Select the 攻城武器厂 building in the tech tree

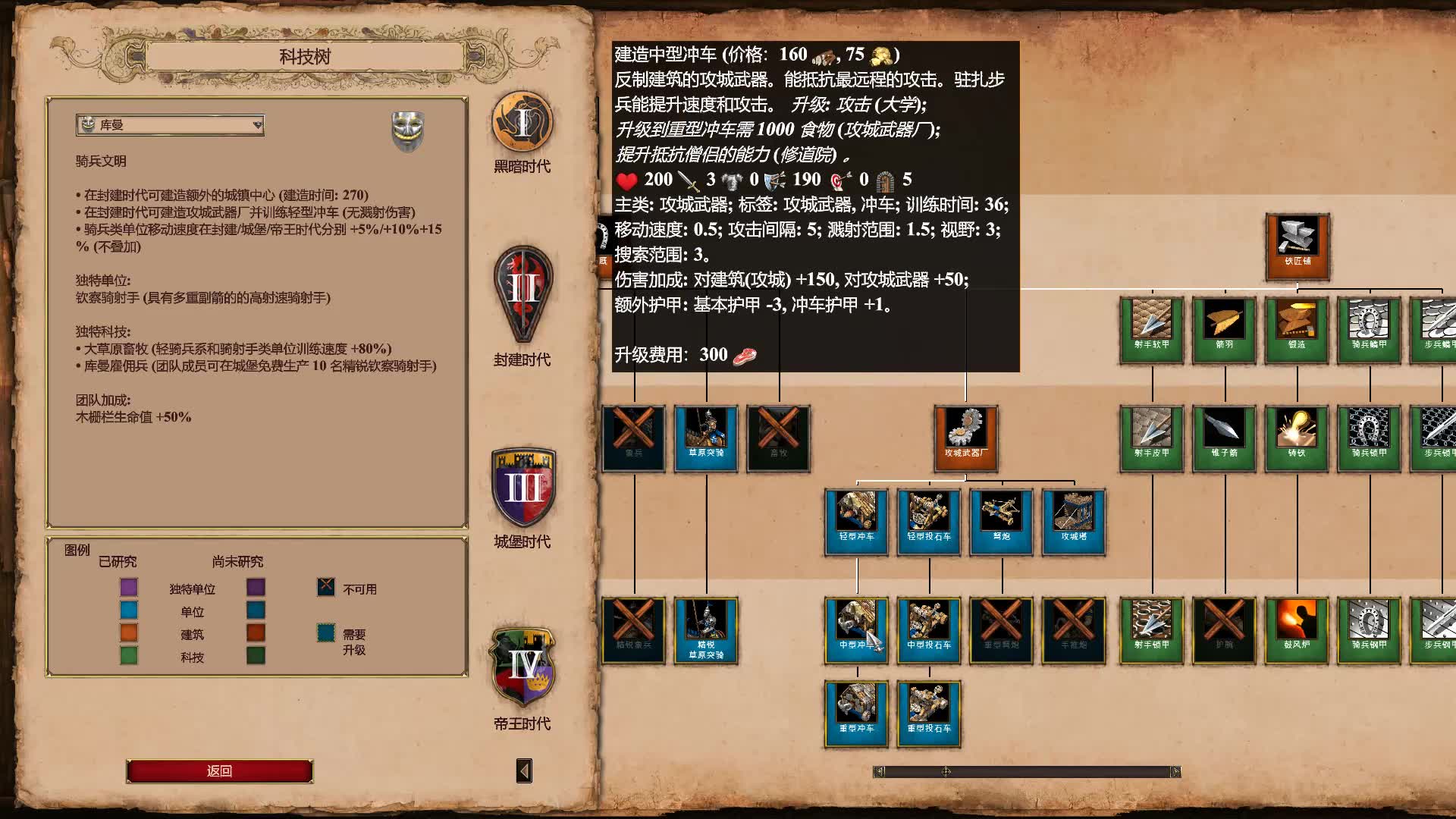tap(965, 438)
